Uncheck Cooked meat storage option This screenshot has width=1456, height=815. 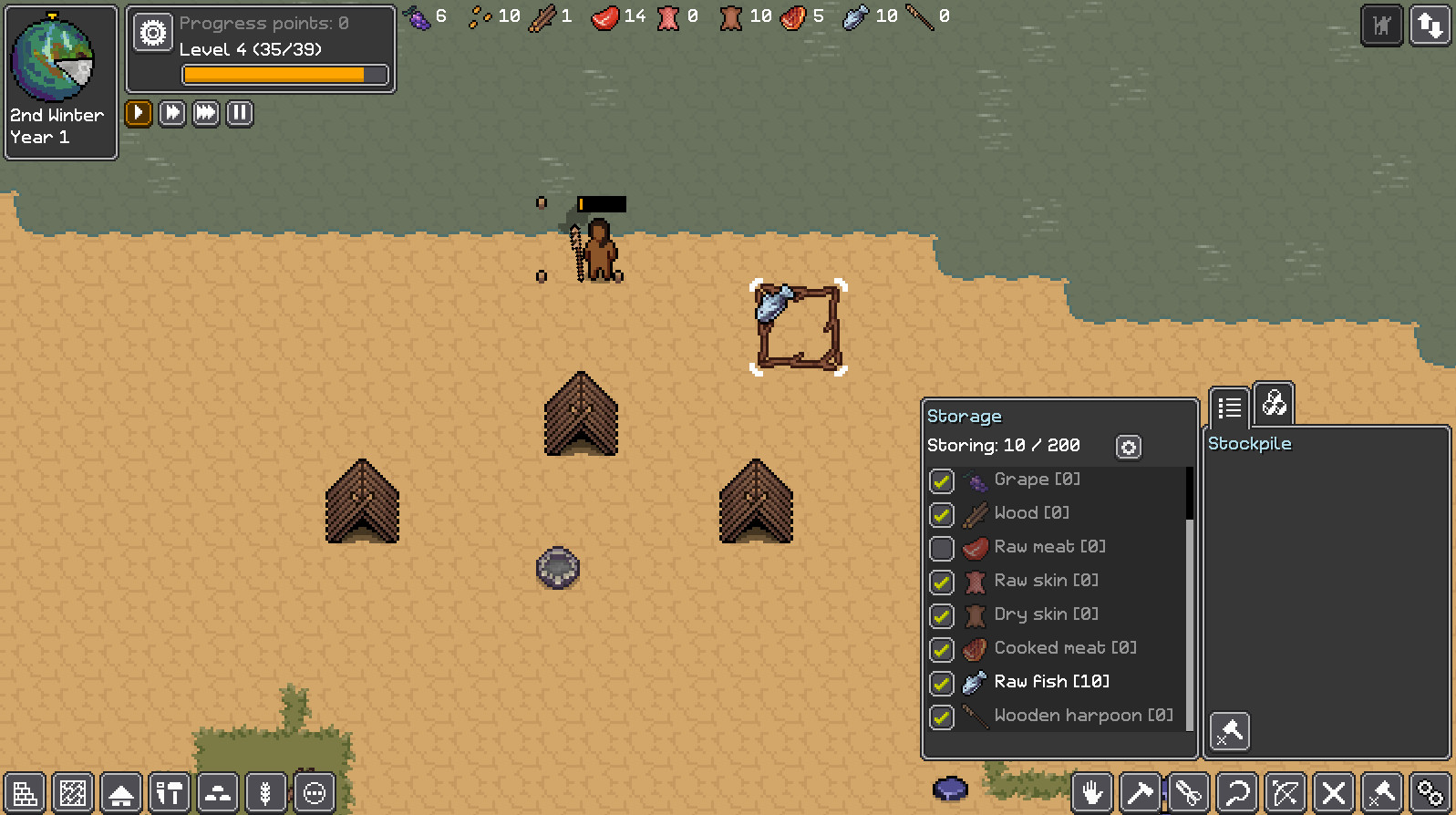pyautogui.click(x=942, y=649)
